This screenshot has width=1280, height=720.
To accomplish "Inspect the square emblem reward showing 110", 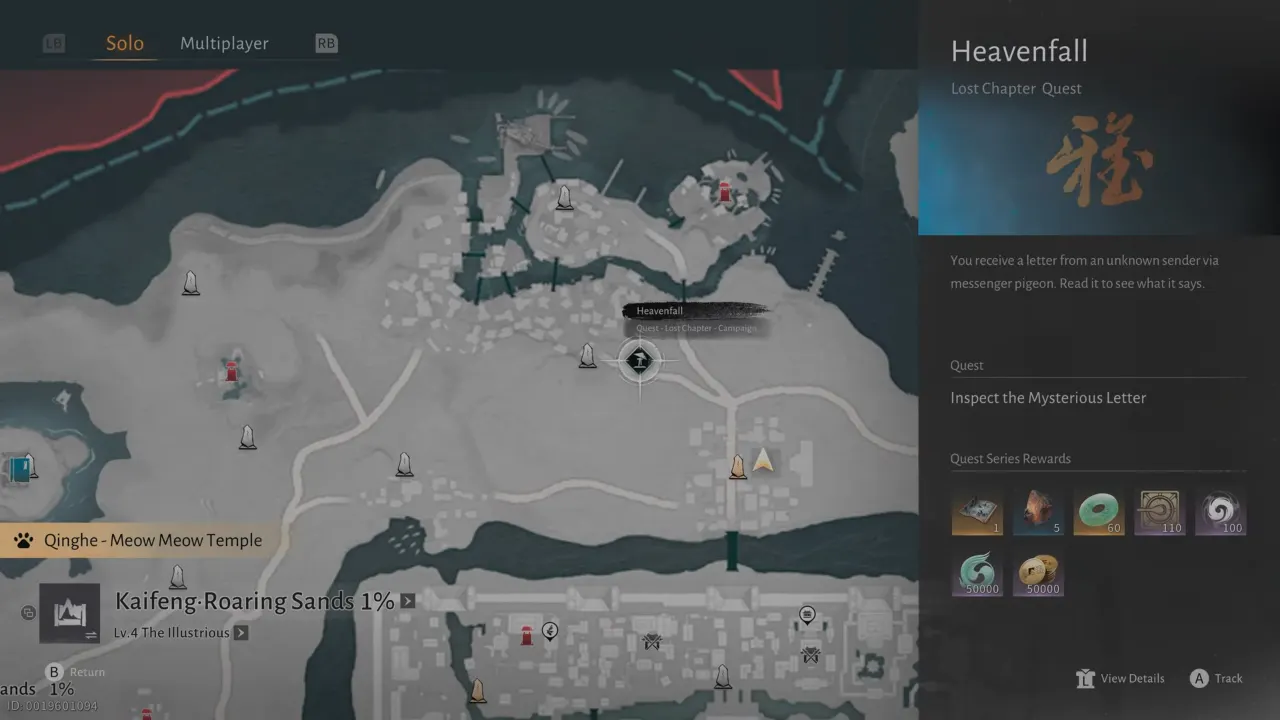I will point(1159,513).
